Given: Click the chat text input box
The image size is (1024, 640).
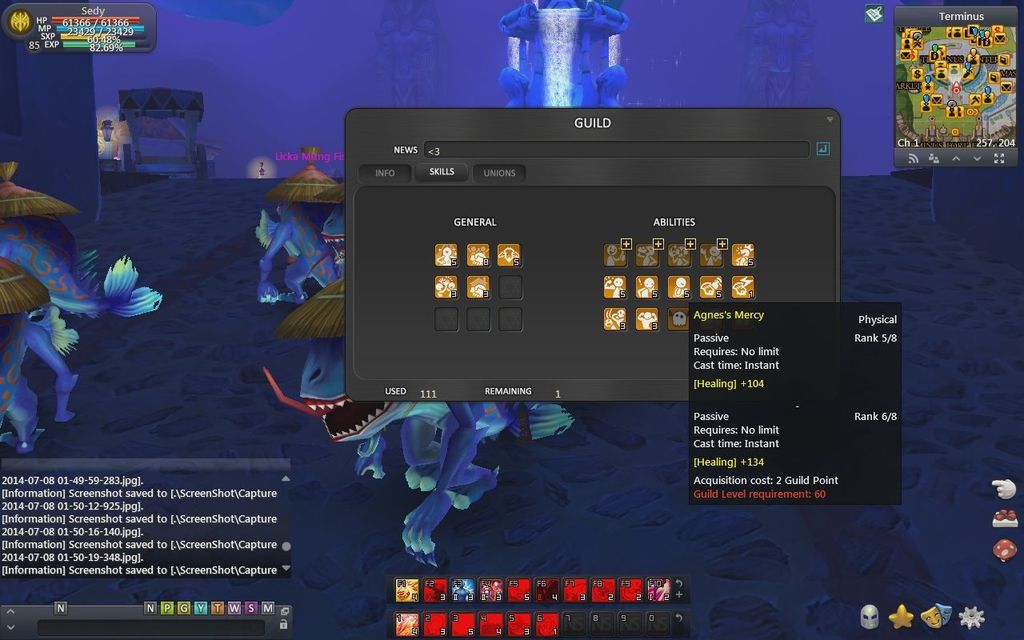Looking at the screenshot, I should point(150,628).
